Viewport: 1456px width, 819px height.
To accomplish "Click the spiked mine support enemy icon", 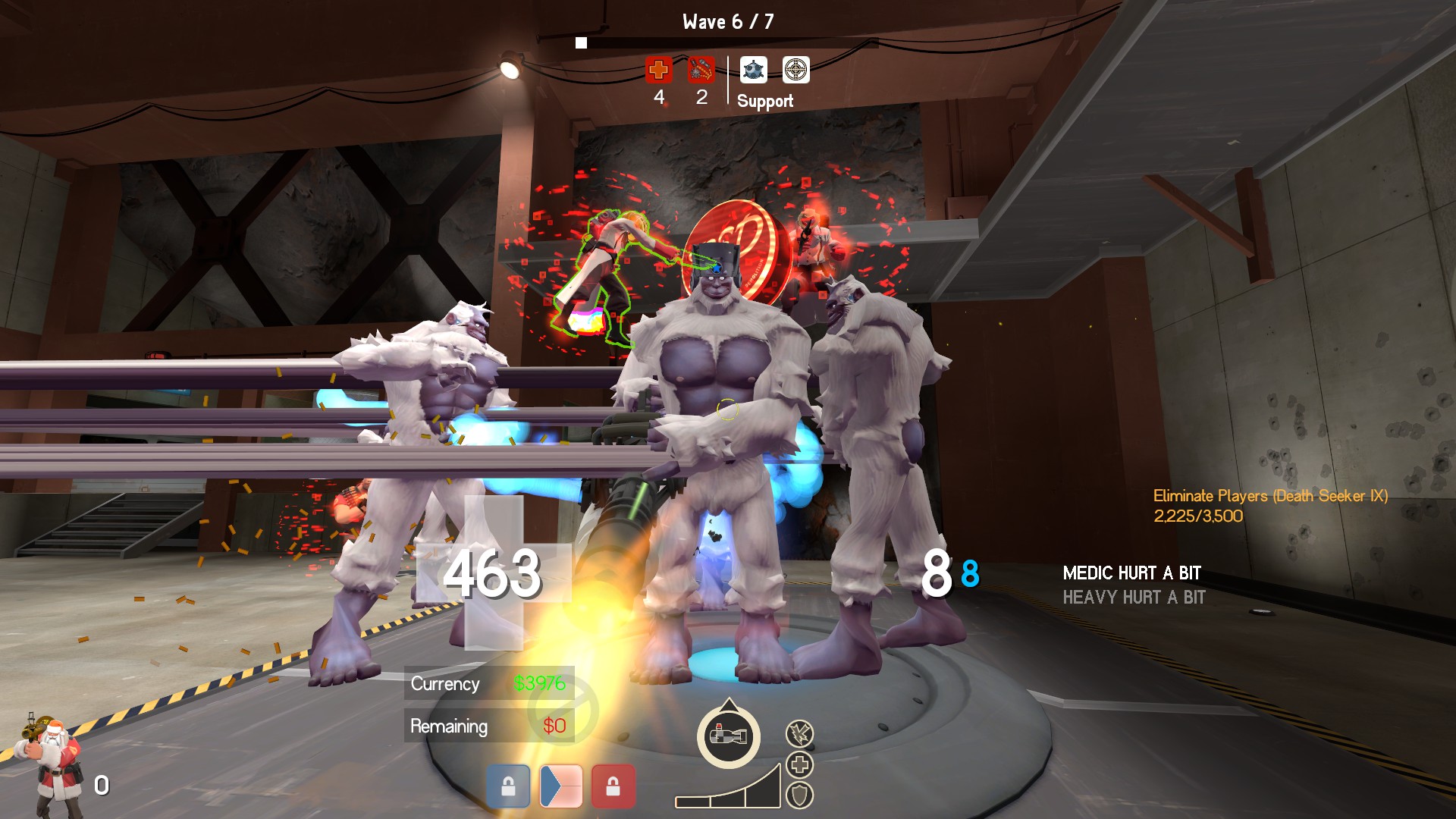I will pos(753,70).
